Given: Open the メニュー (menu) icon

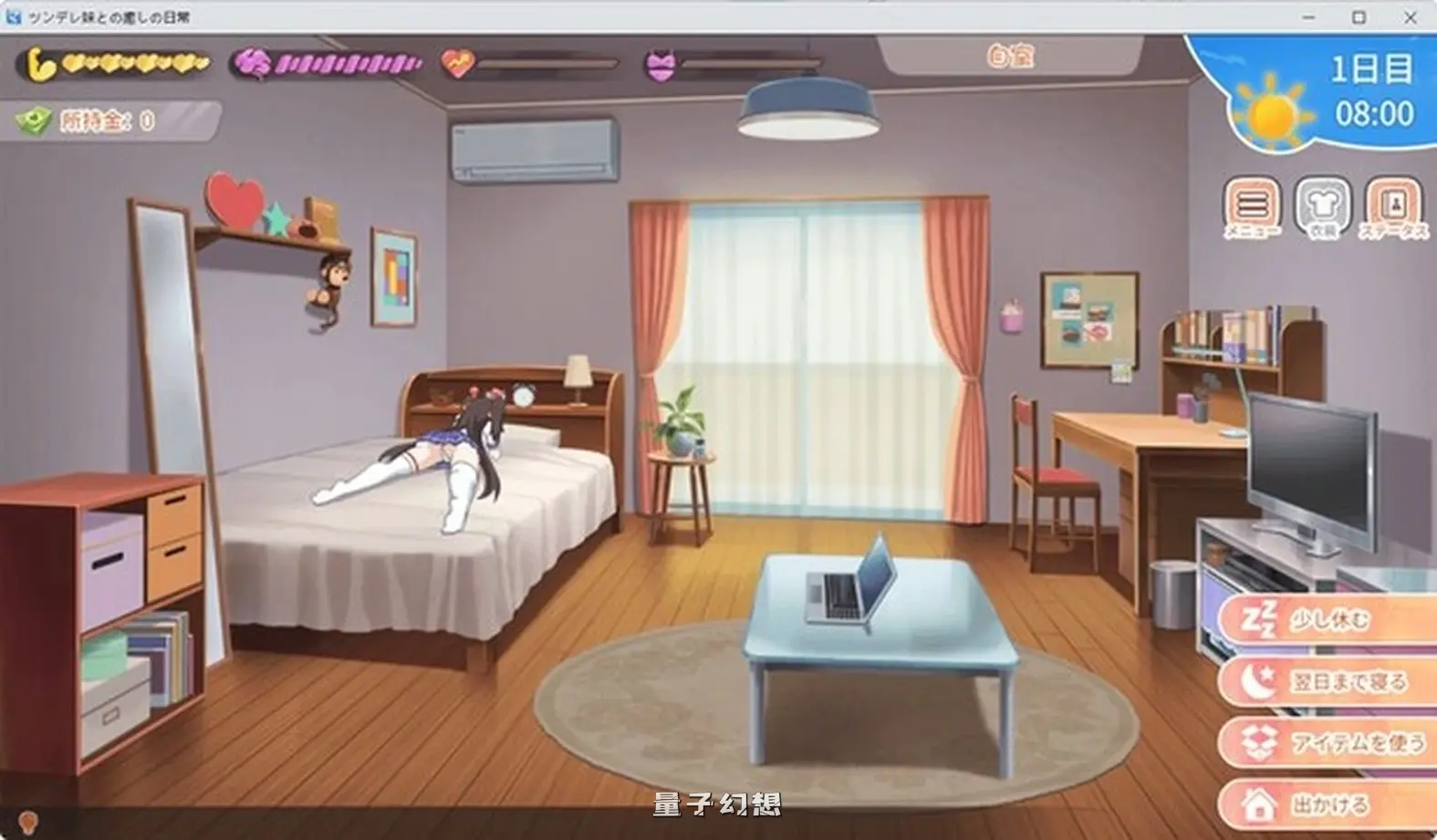Looking at the screenshot, I should coord(1251,208).
